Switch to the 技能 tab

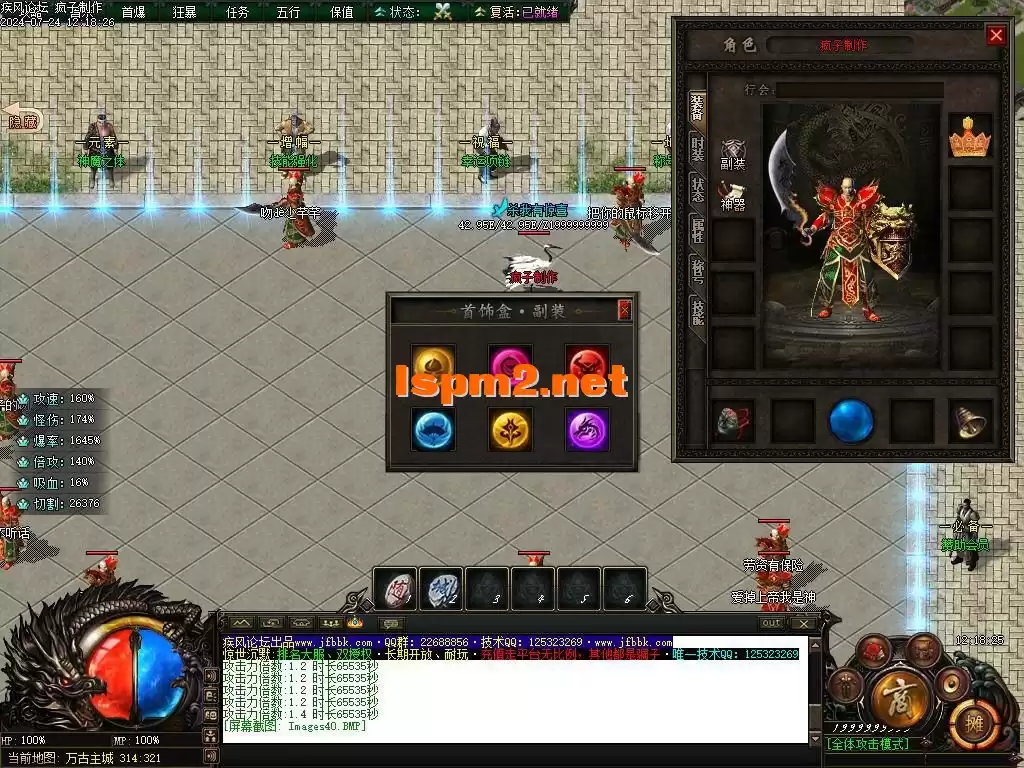[x=697, y=311]
